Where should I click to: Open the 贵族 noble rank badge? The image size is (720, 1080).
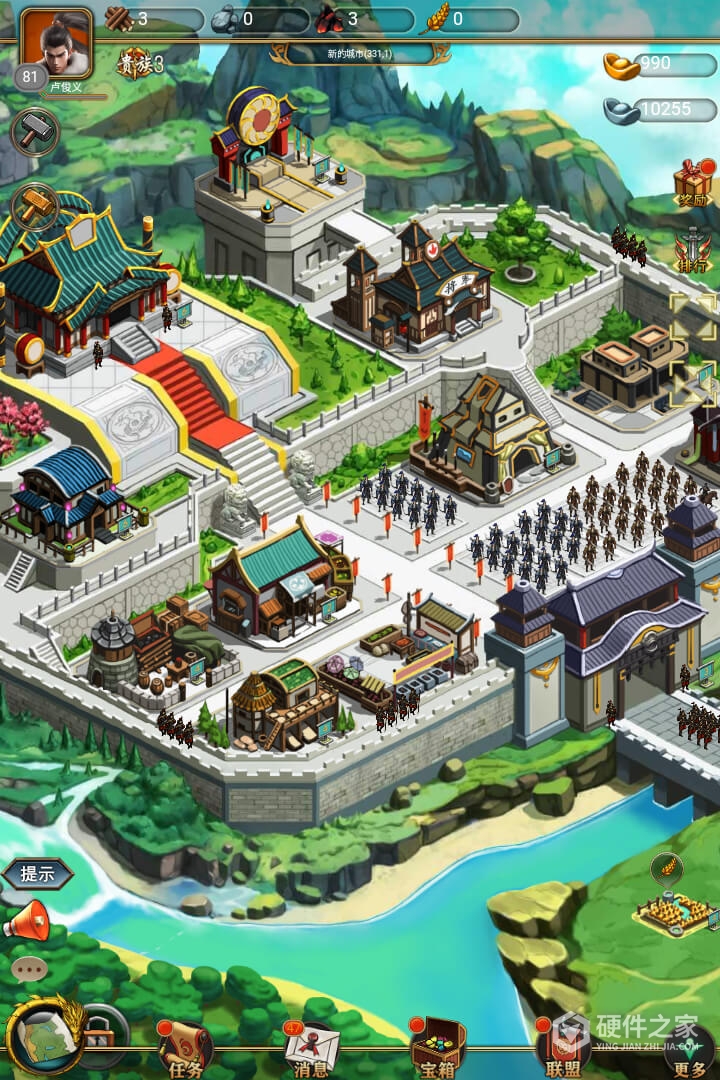point(141,63)
